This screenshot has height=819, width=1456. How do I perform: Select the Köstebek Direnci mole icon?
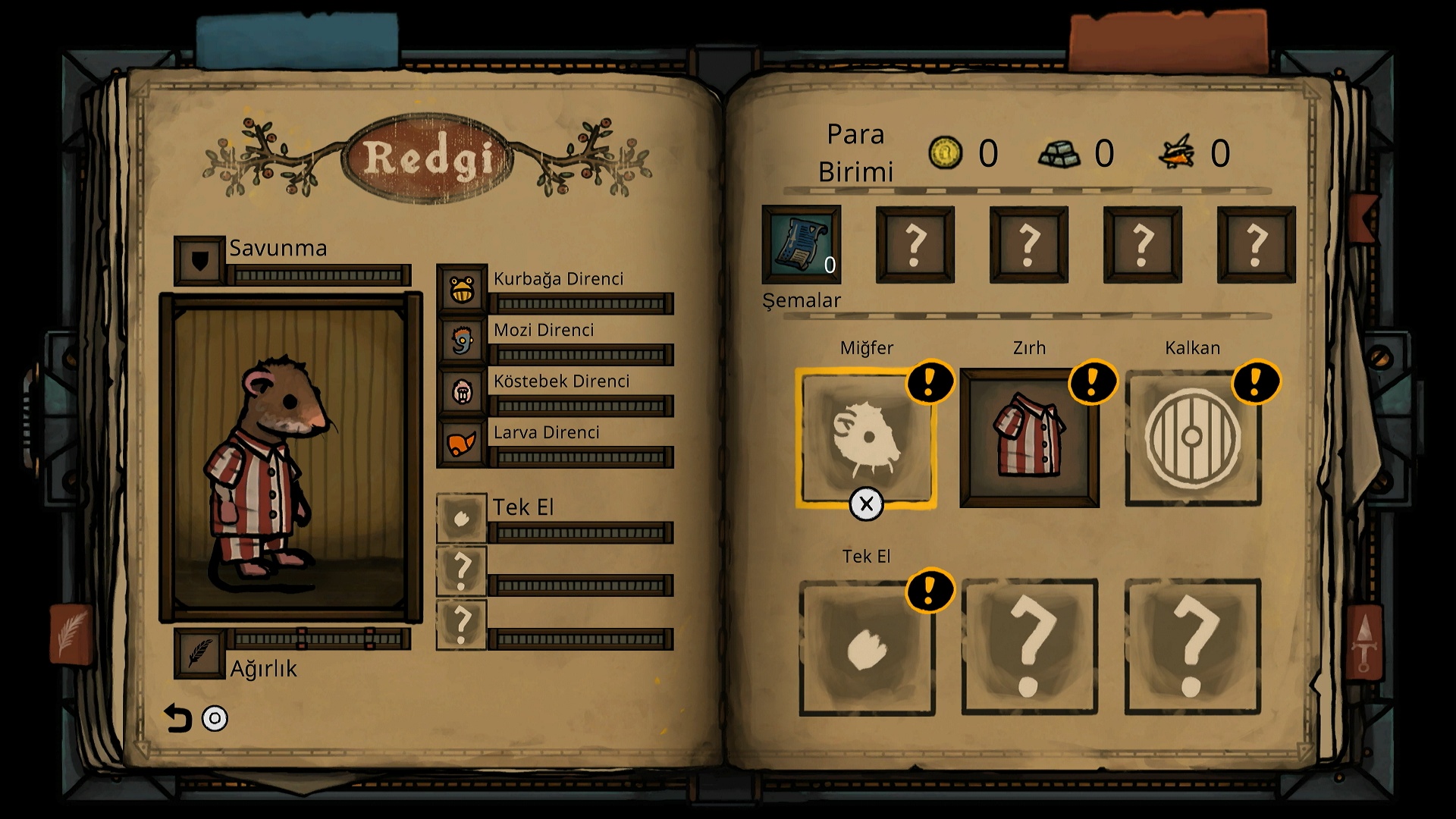(x=462, y=391)
